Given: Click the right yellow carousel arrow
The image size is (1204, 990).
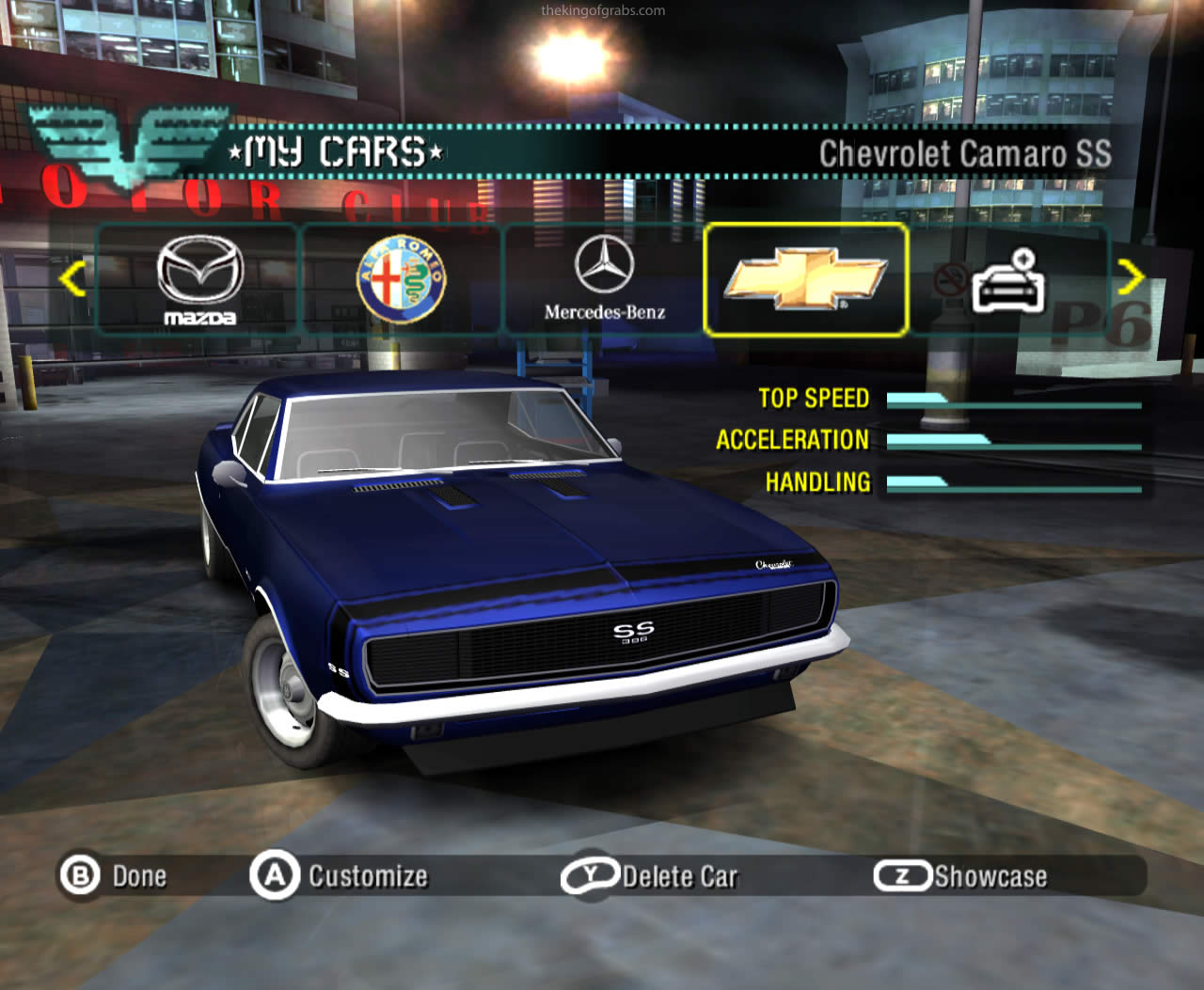Looking at the screenshot, I should (x=1131, y=276).
